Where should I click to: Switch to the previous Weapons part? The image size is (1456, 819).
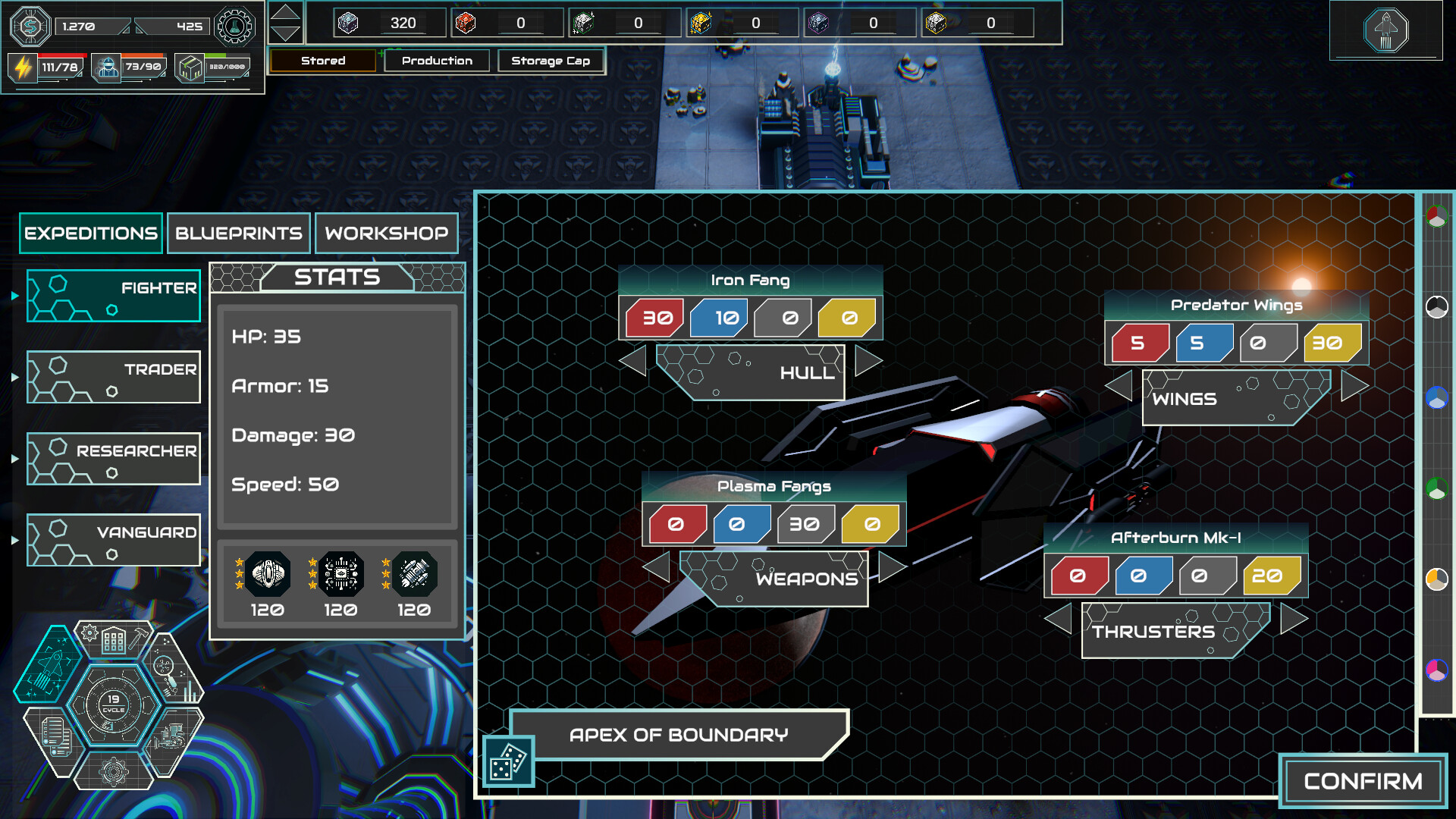656,567
